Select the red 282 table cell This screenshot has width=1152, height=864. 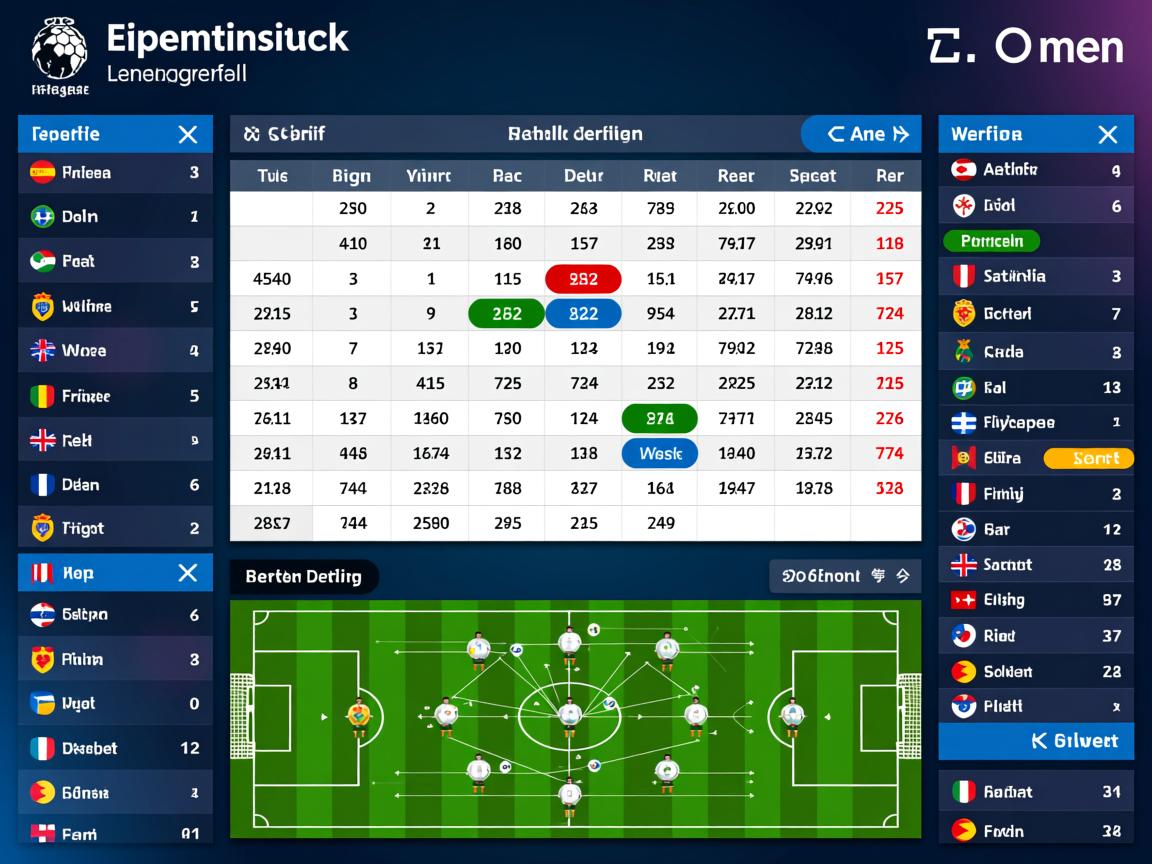pyautogui.click(x=583, y=279)
